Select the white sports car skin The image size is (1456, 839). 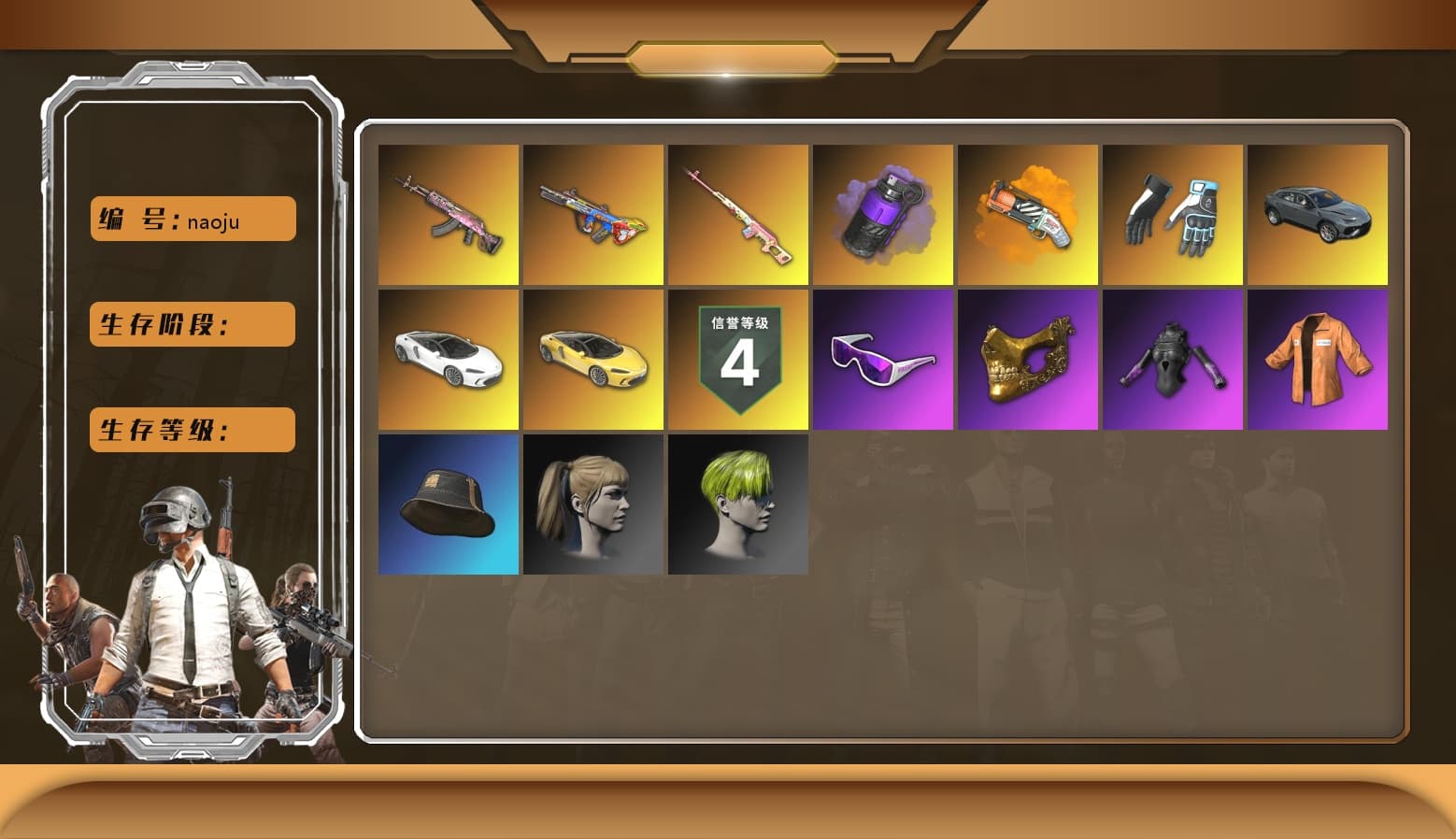[449, 359]
